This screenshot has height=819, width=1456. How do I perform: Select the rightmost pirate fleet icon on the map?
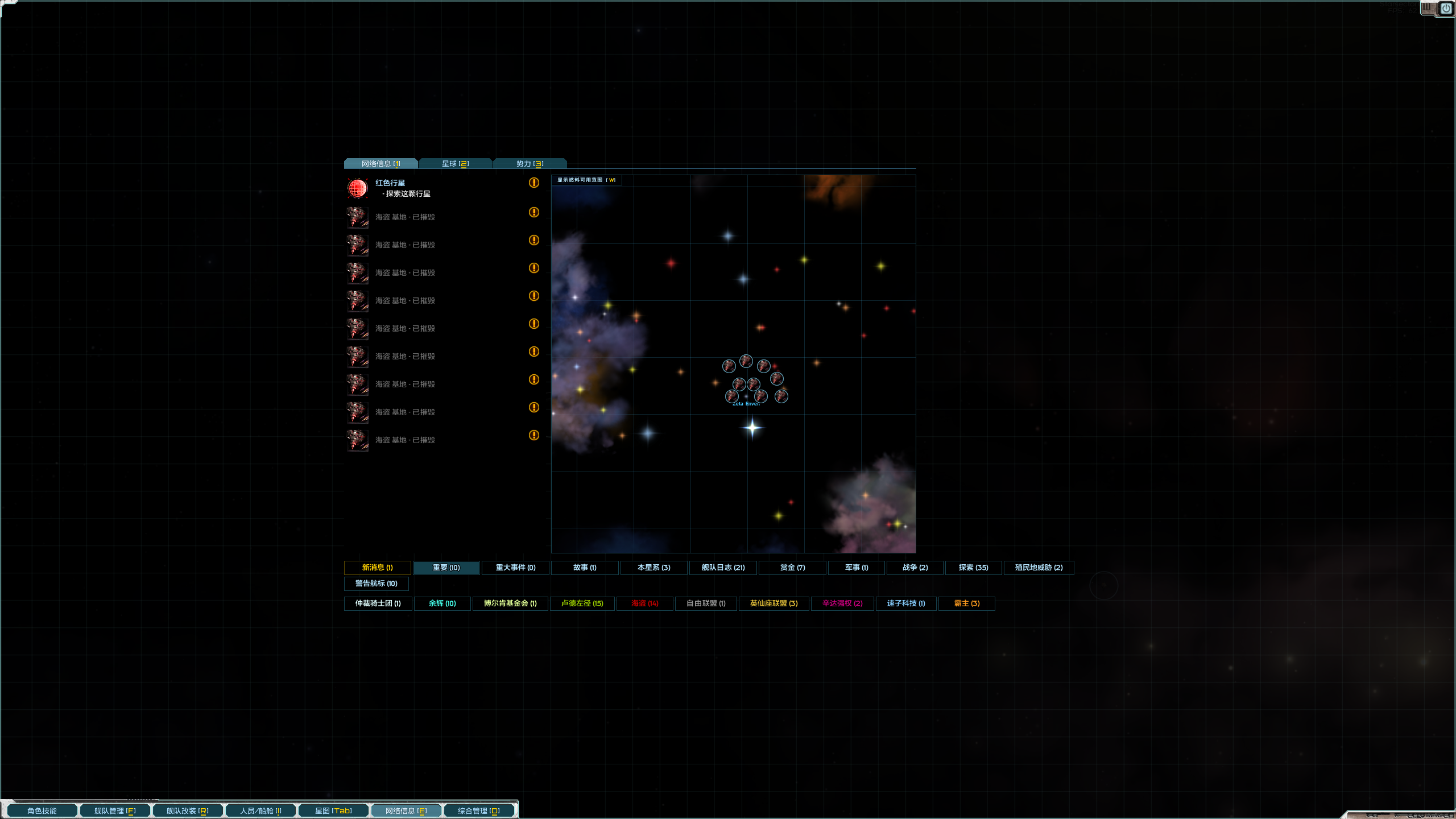(782, 396)
